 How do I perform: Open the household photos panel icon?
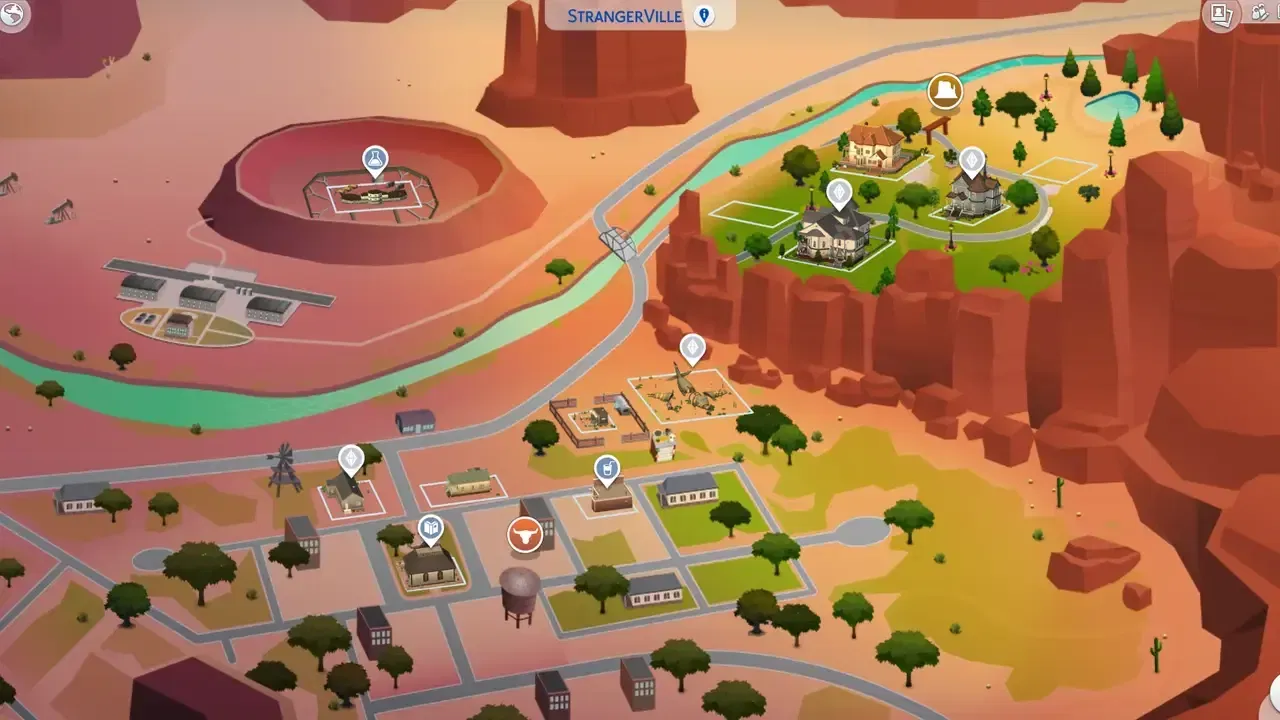(1221, 14)
